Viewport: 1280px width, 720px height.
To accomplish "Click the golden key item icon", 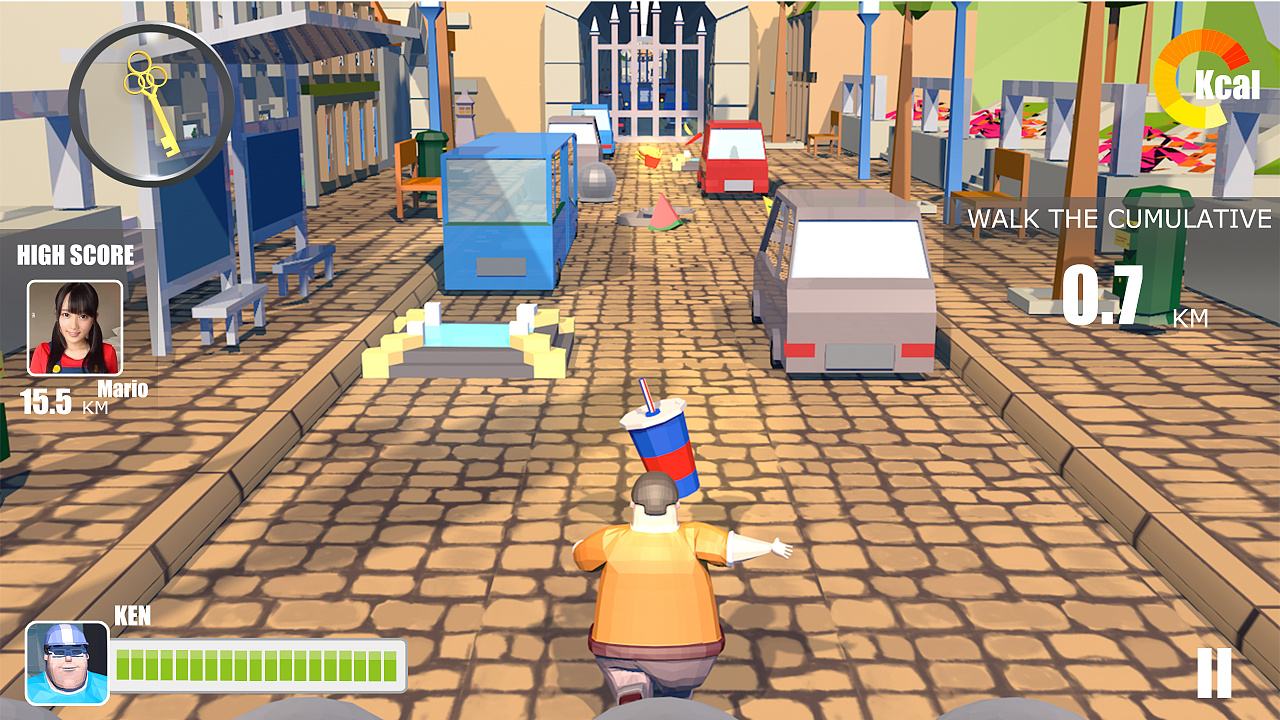I will (x=151, y=103).
